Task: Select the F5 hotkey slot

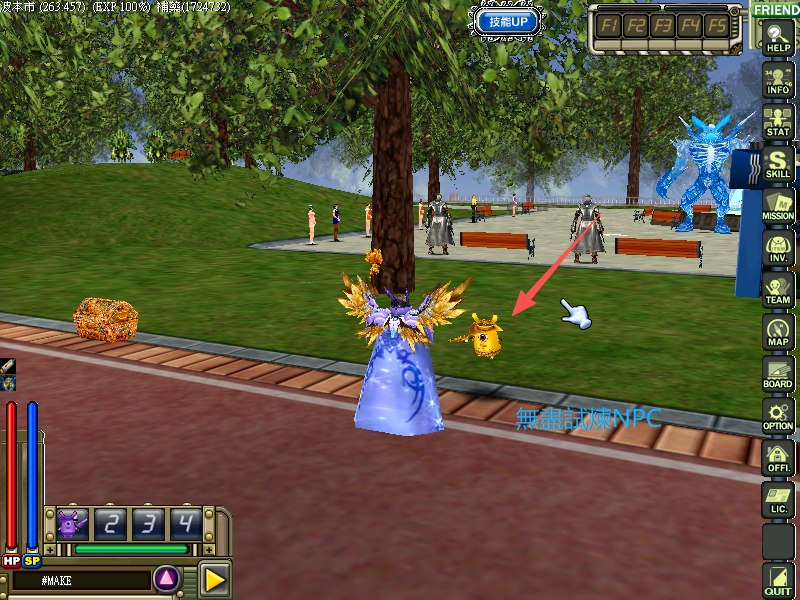Action: click(717, 25)
